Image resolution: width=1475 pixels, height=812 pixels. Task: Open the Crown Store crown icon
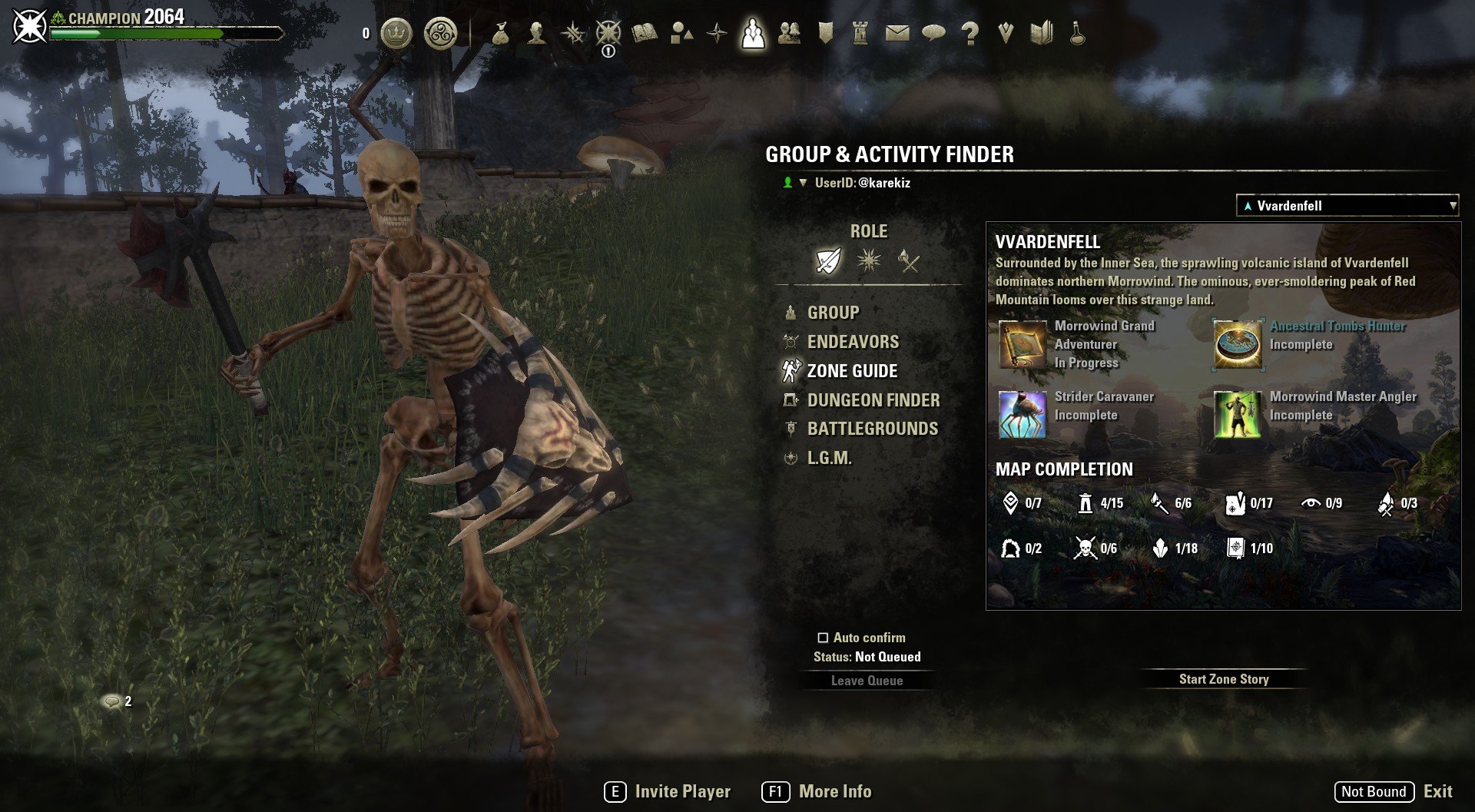tap(396, 33)
